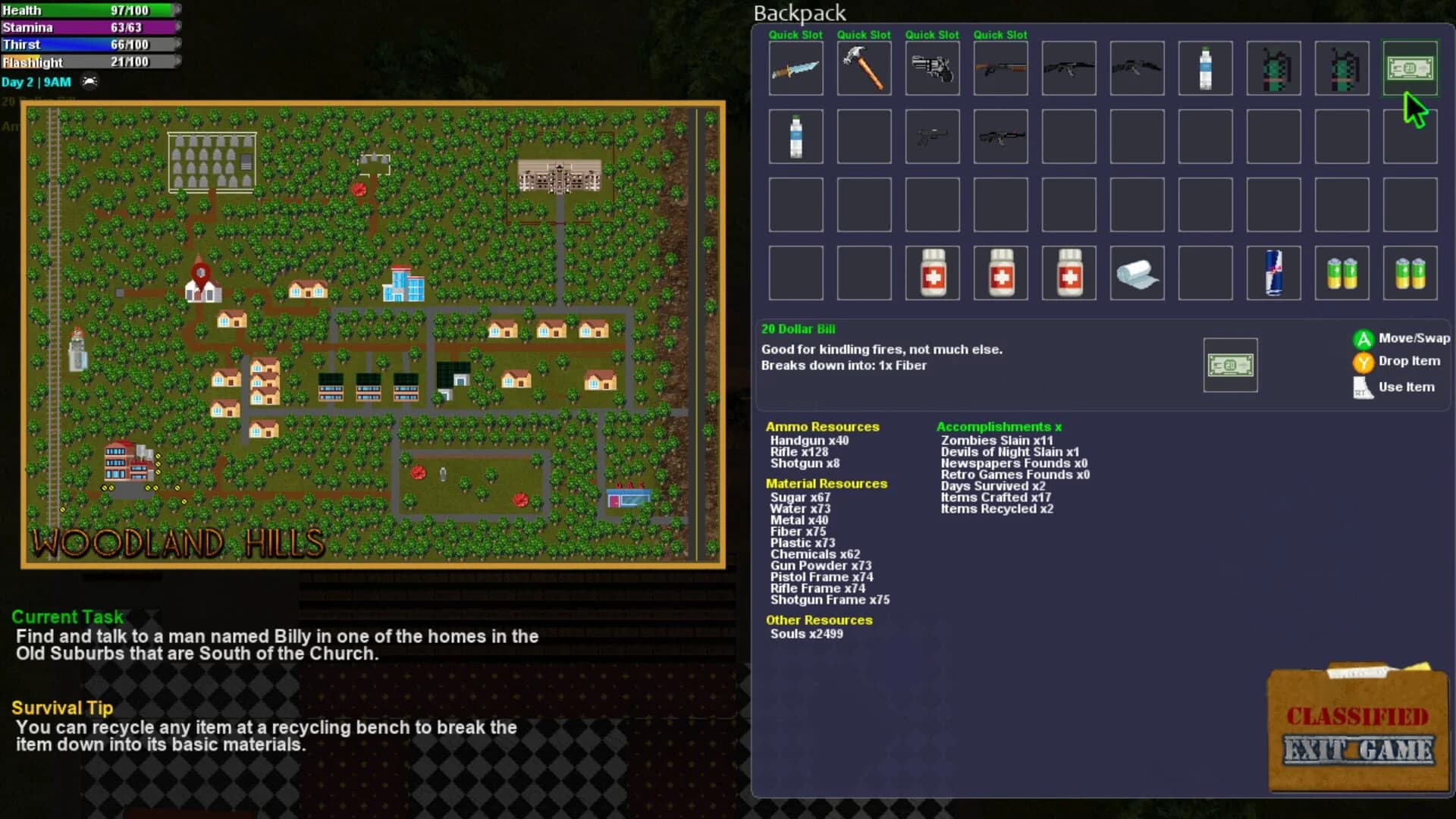Choose the Use Item action

point(1407,387)
